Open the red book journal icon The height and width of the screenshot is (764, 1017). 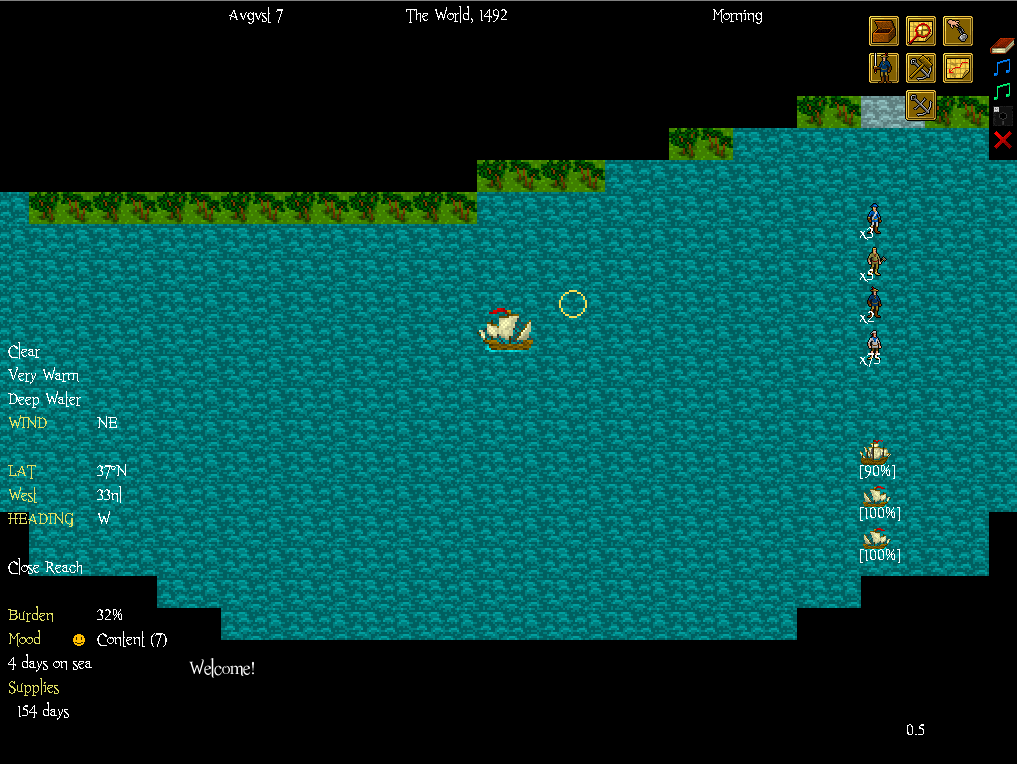pos(1002,45)
